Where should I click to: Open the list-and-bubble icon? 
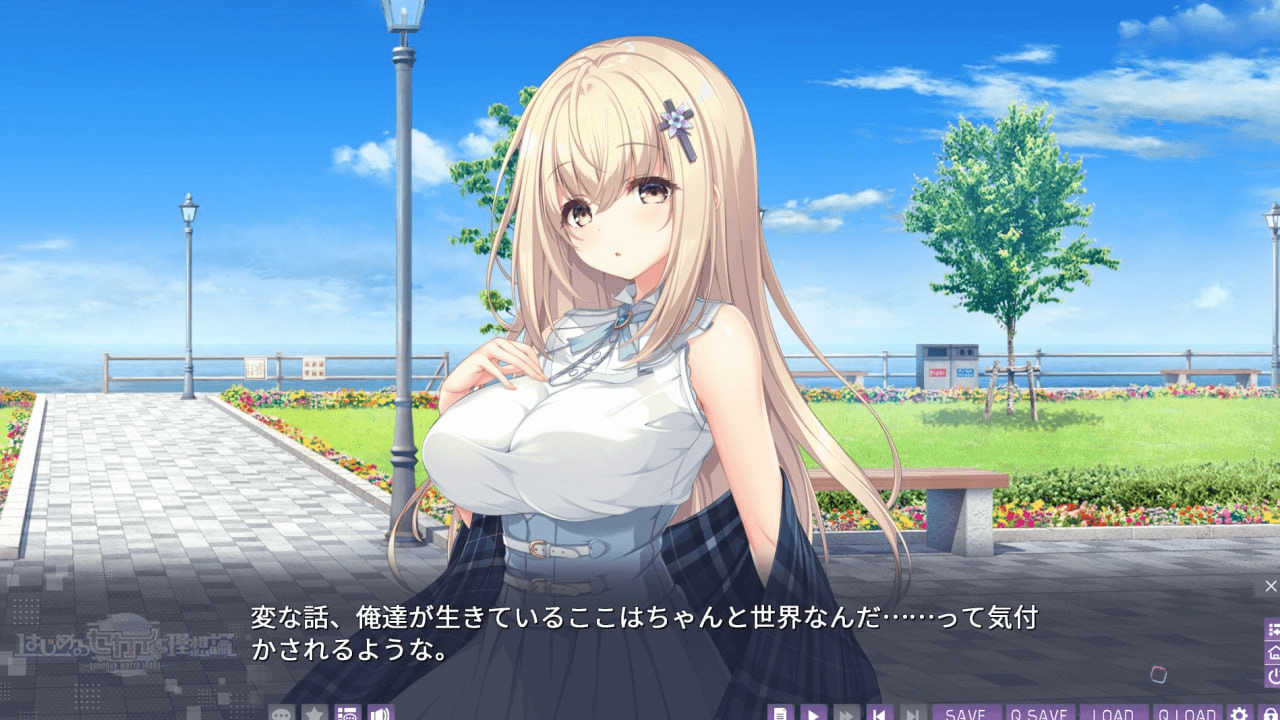tap(347, 713)
